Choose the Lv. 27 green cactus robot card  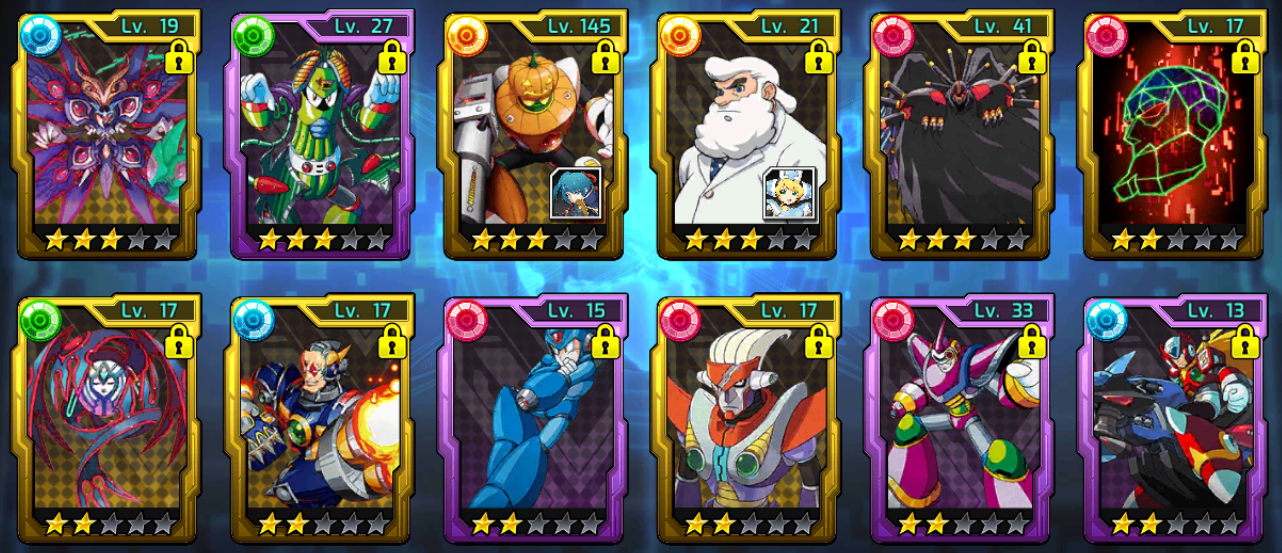coord(322,135)
